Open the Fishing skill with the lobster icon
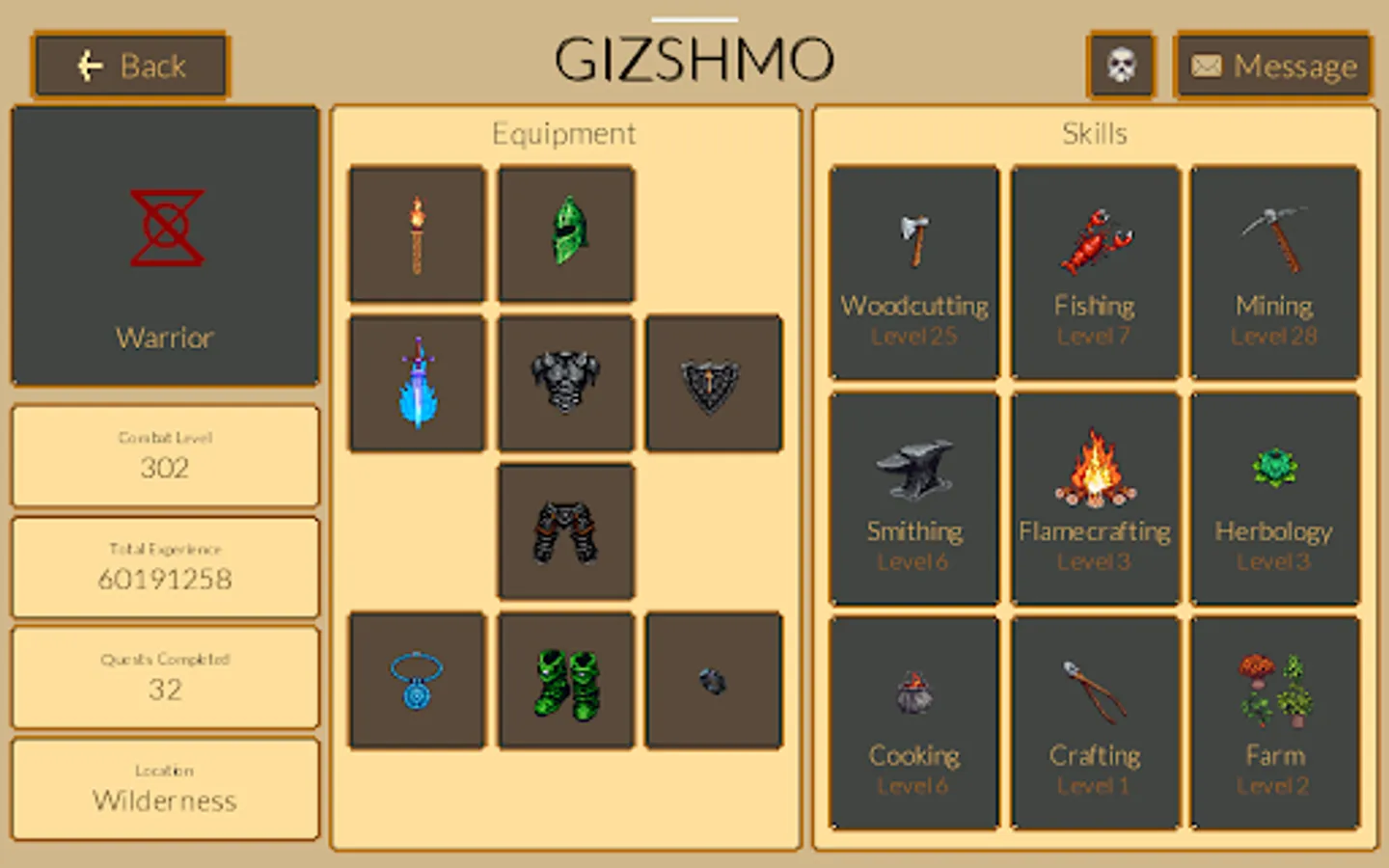The width and height of the screenshot is (1389, 868). click(1094, 240)
